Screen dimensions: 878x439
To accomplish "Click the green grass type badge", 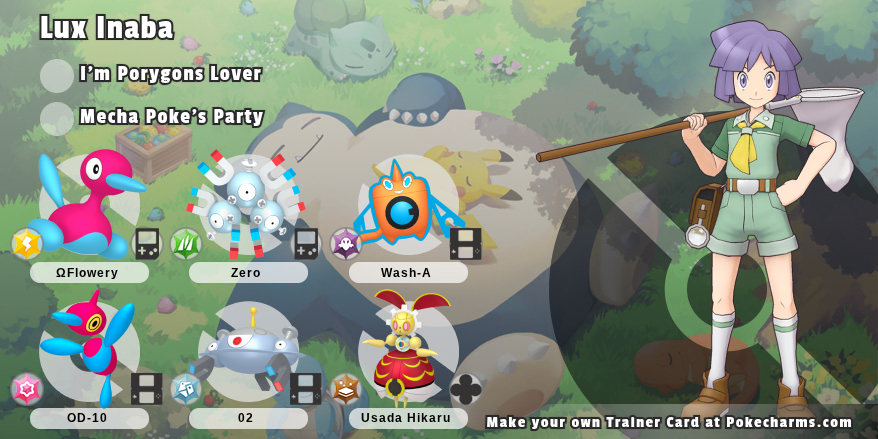I will click(186, 244).
